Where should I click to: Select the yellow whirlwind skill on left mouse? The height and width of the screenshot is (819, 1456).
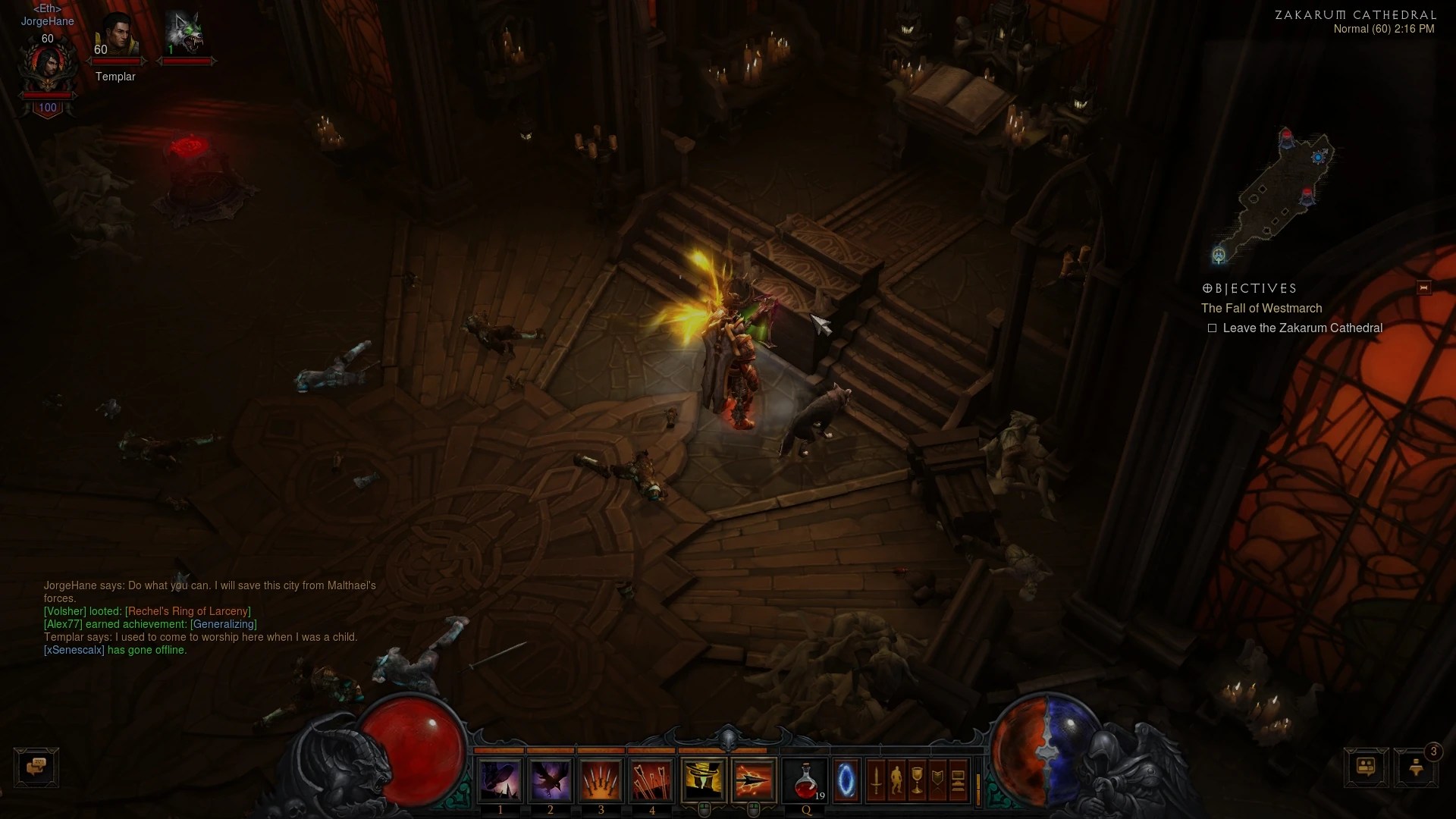click(x=704, y=780)
